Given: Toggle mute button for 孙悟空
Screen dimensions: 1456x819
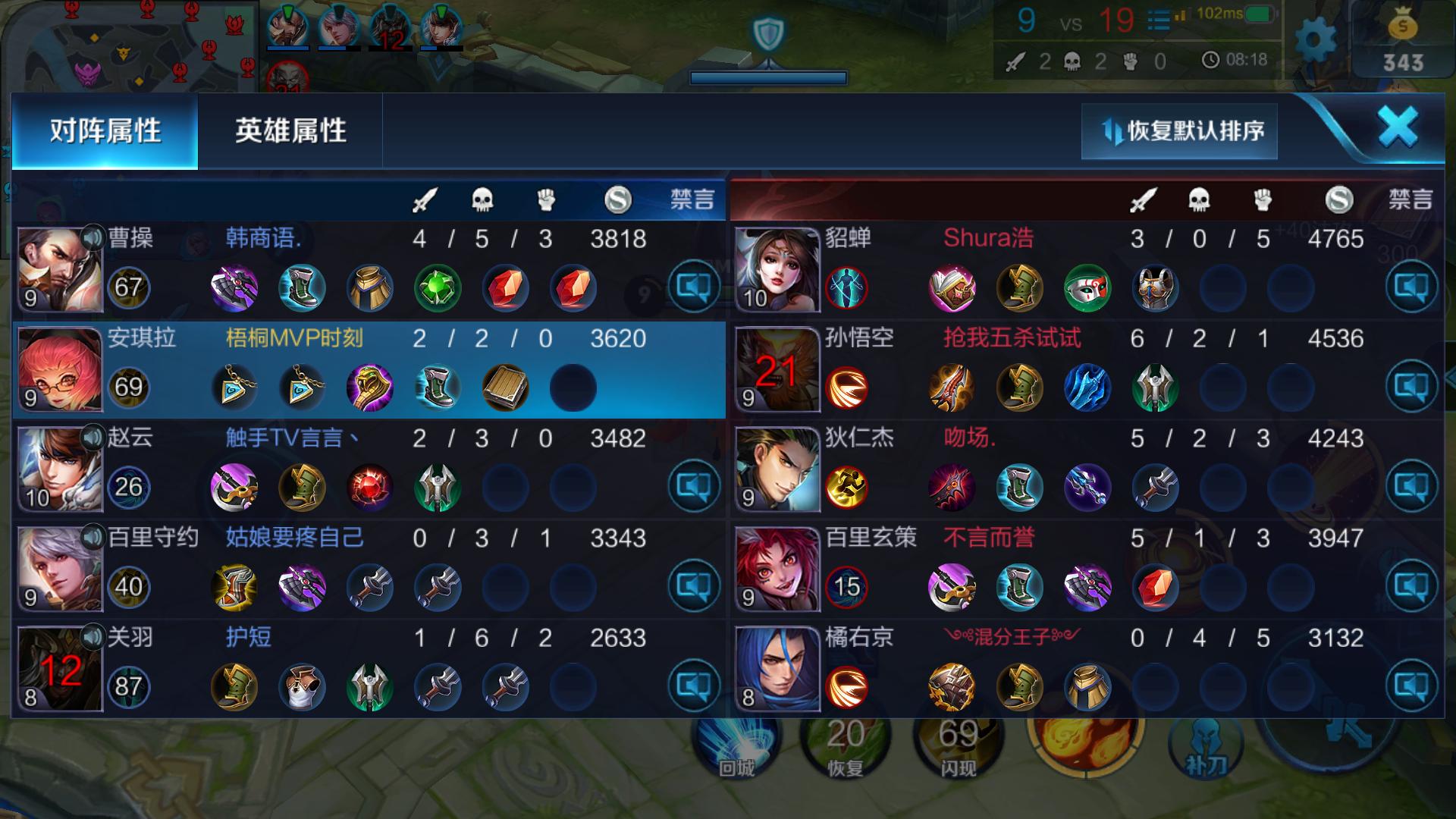Looking at the screenshot, I should 1411,387.
